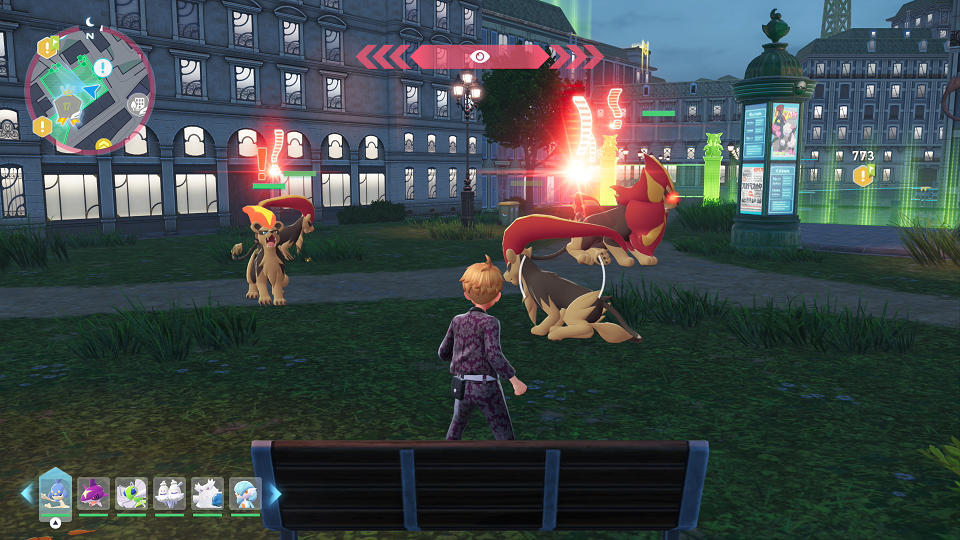The height and width of the screenshot is (540, 960).
Task: Click the grey building icon on minimap
Action: pyautogui.click(x=138, y=103)
